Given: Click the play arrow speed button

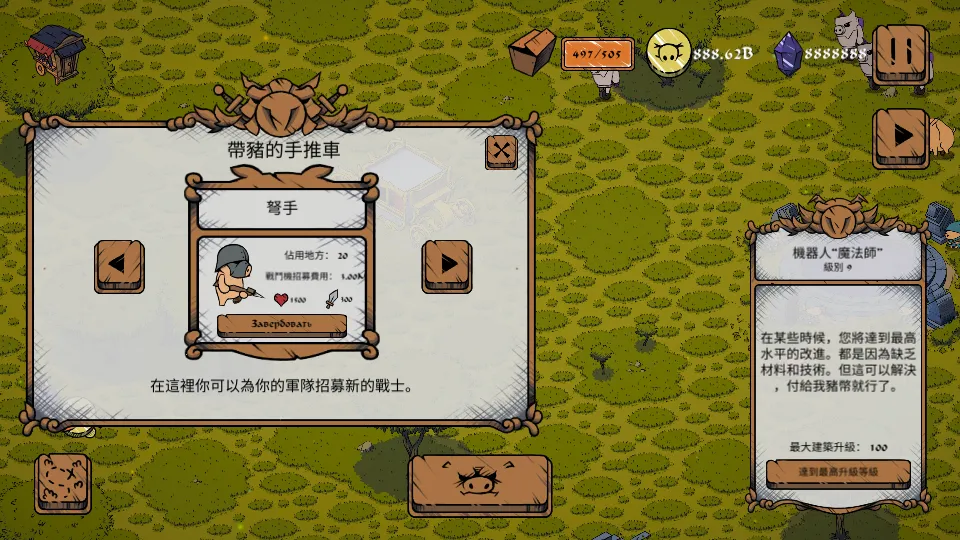Looking at the screenshot, I should point(899,136).
